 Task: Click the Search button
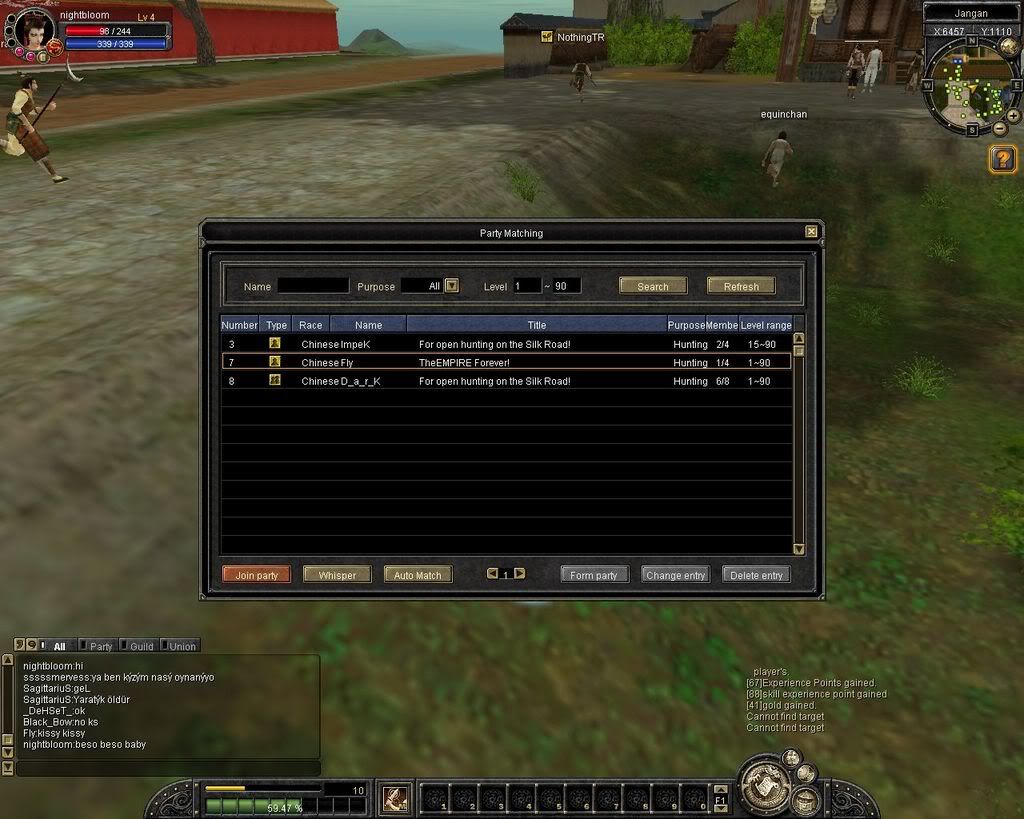pyautogui.click(x=653, y=286)
